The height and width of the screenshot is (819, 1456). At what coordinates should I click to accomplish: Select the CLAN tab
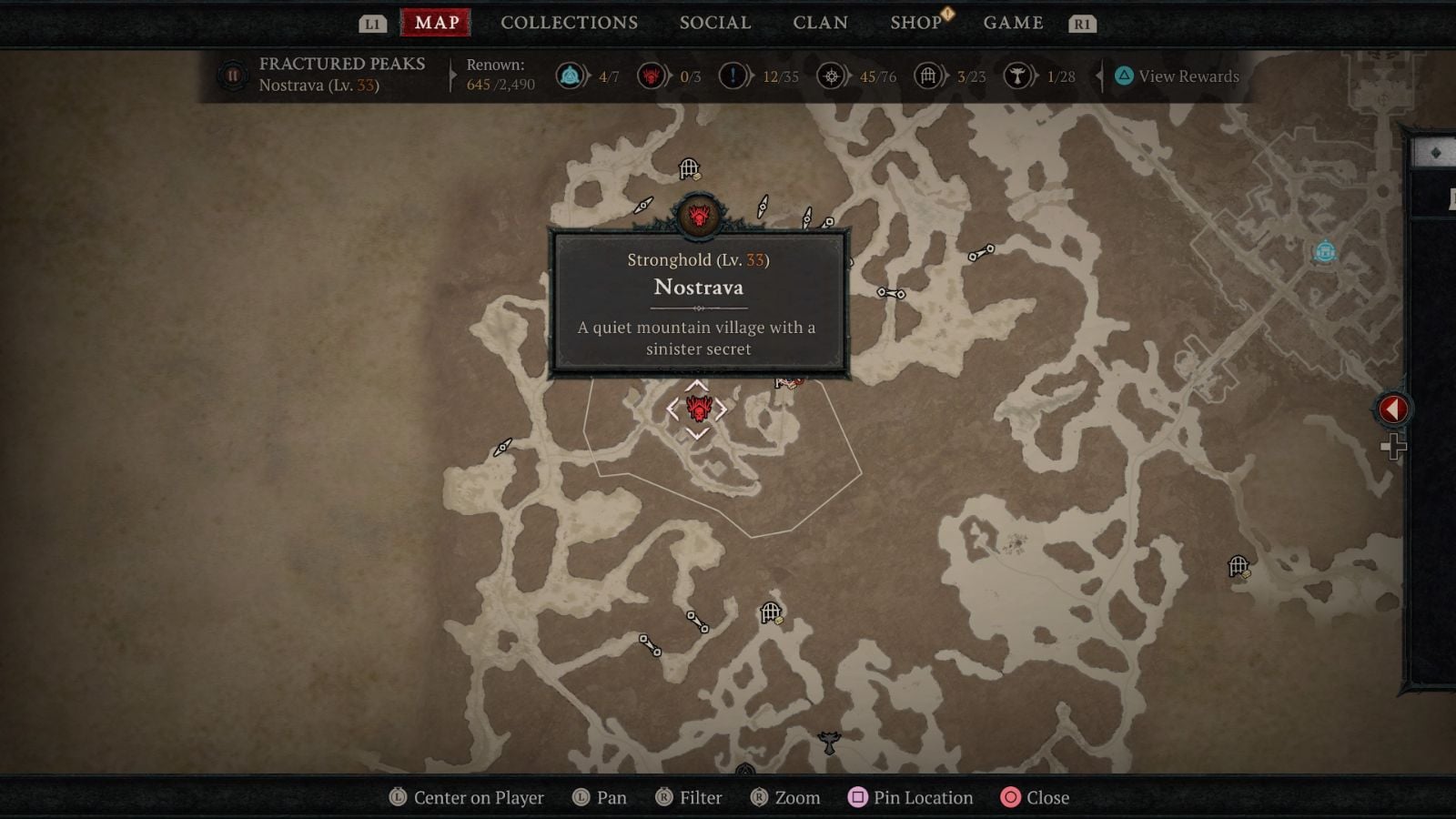pyautogui.click(x=820, y=23)
